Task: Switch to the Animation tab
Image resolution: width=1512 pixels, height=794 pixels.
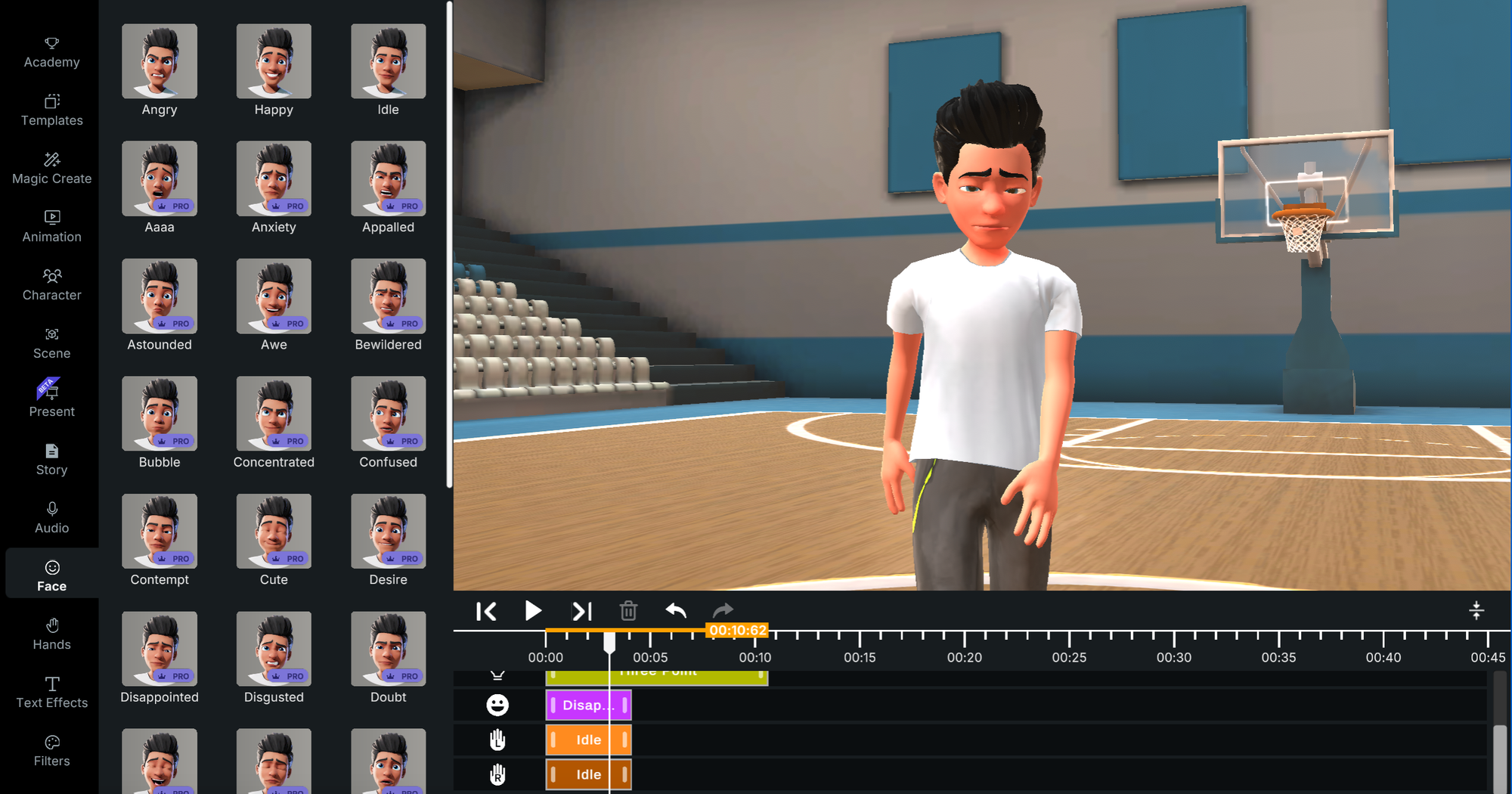Action: [51, 226]
